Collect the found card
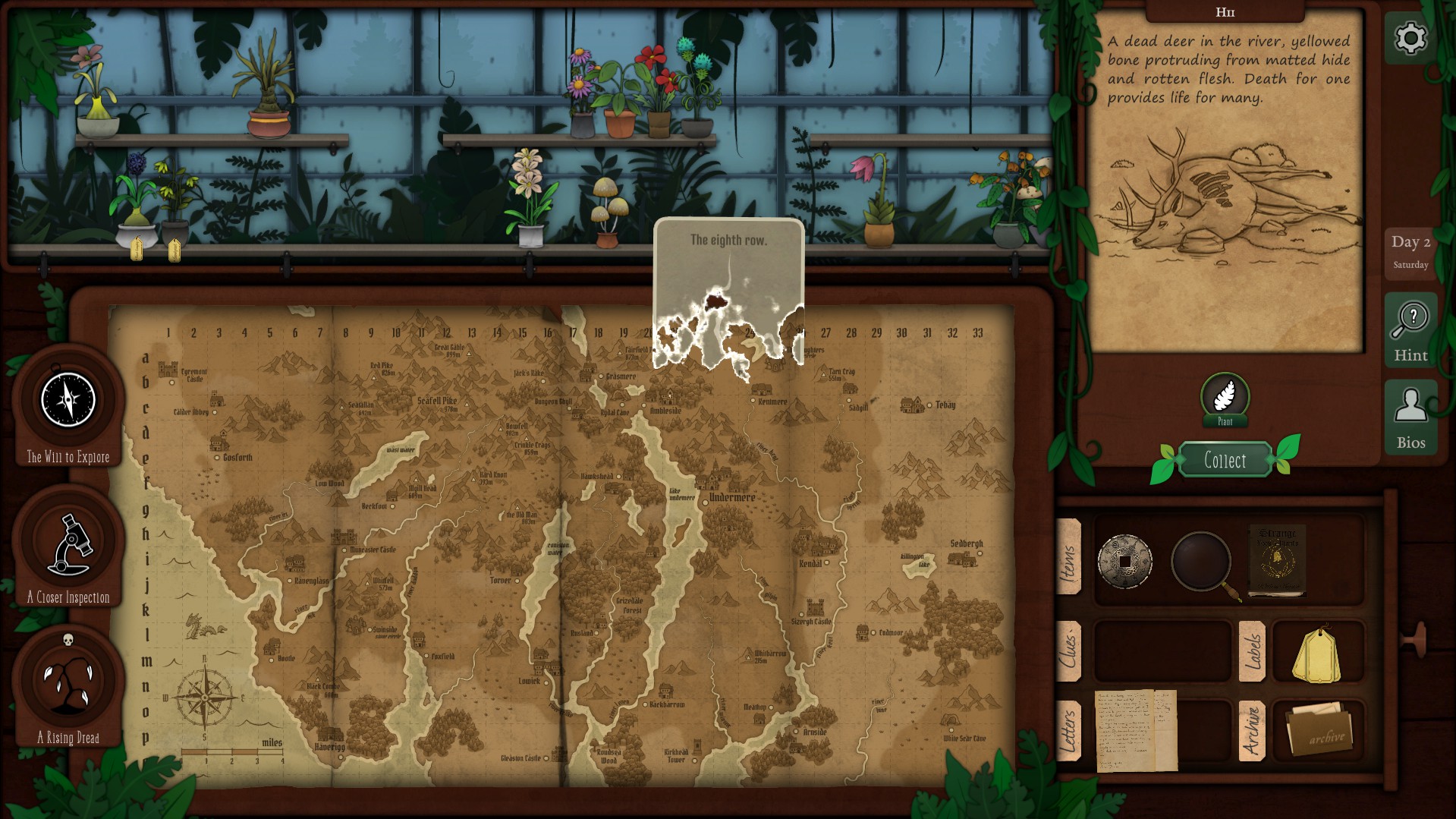The image size is (1456, 819). pos(1225,460)
